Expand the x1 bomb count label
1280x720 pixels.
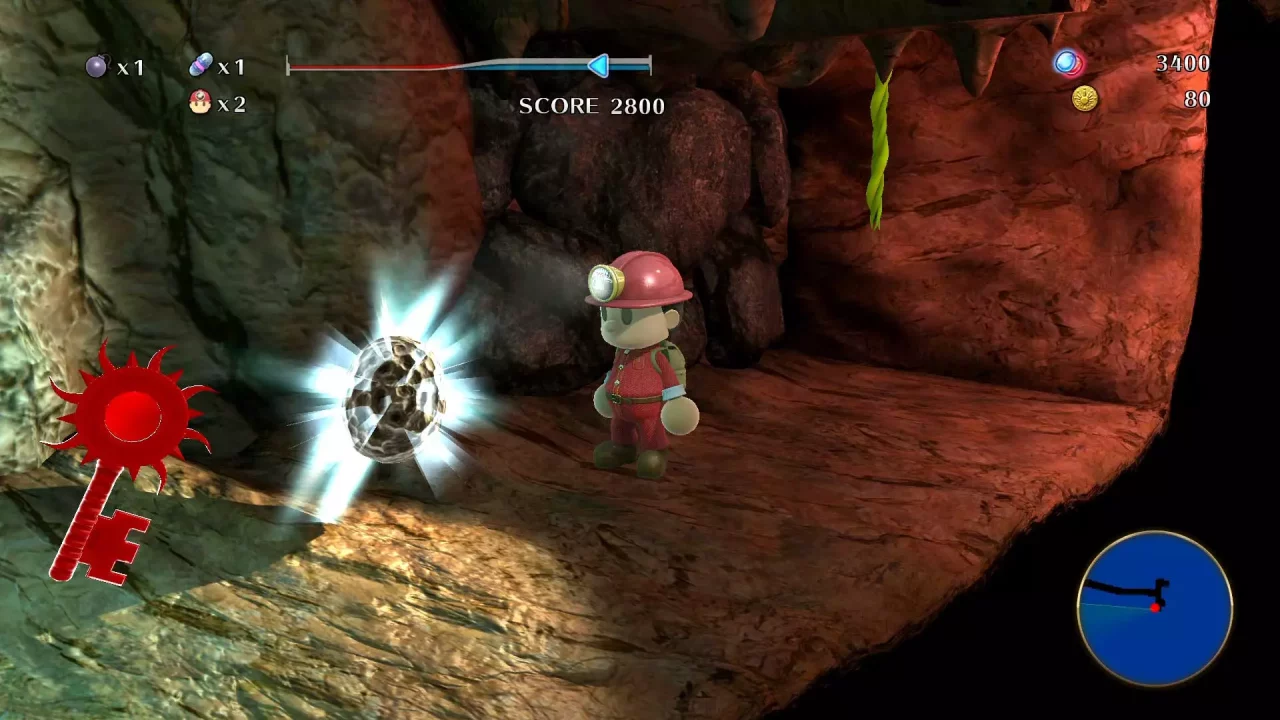130,67
